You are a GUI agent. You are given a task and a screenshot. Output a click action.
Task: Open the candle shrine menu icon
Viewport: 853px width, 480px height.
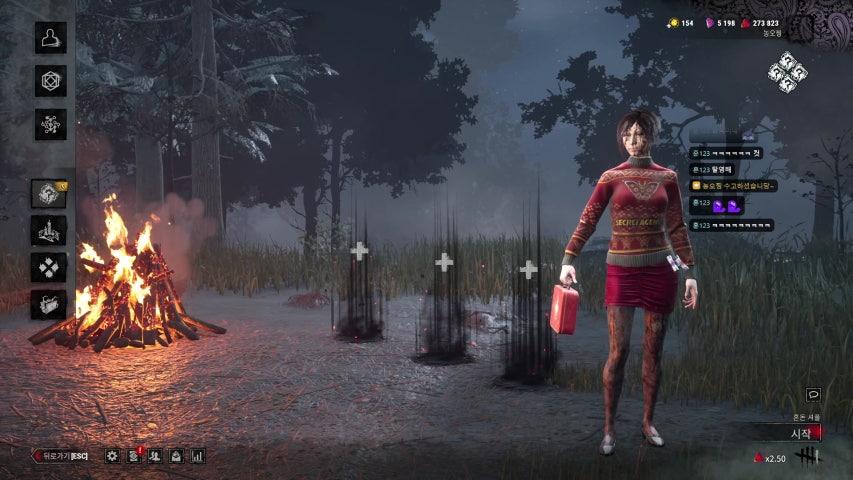(48, 230)
